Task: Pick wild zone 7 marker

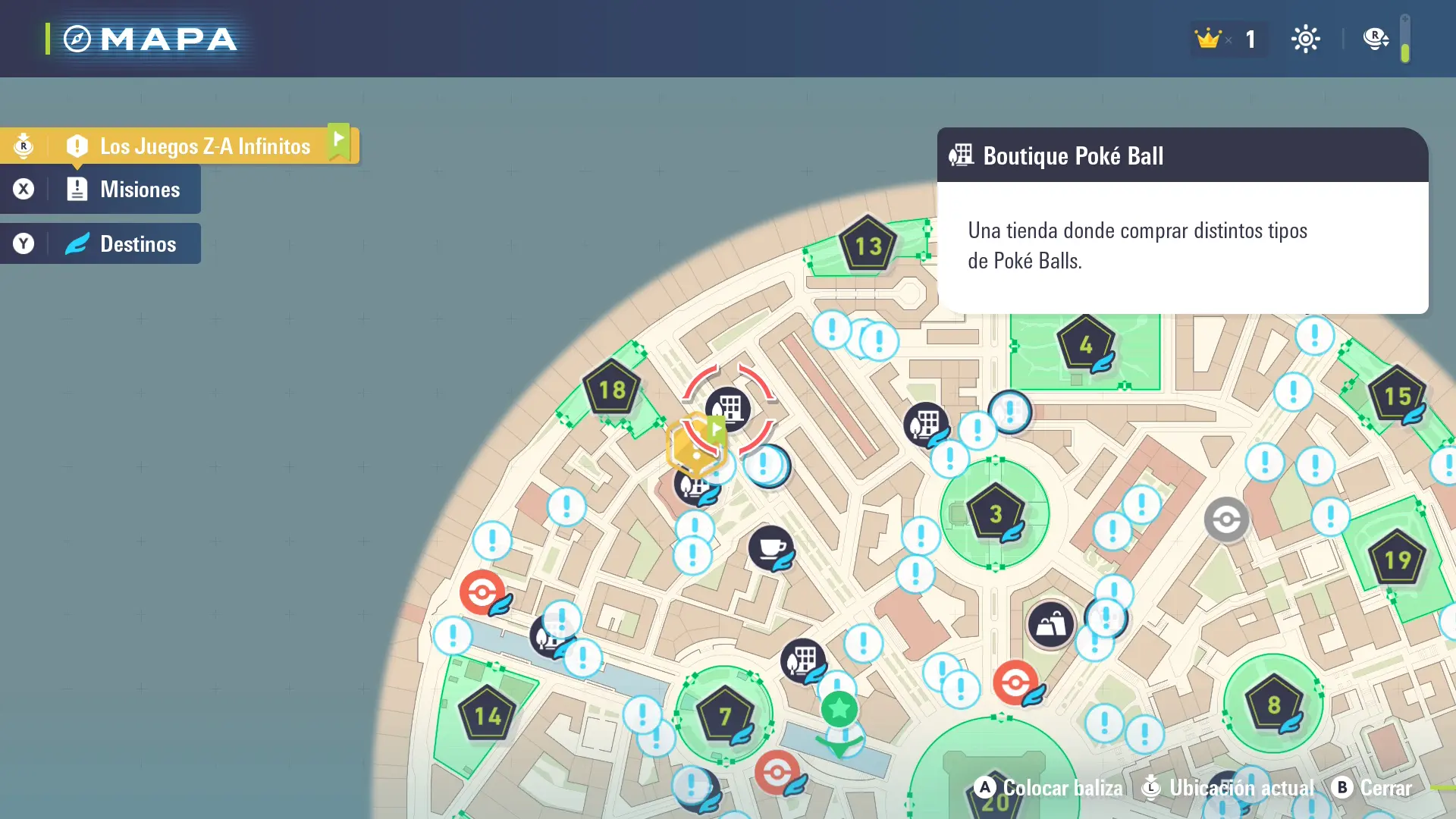Action: [724, 714]
